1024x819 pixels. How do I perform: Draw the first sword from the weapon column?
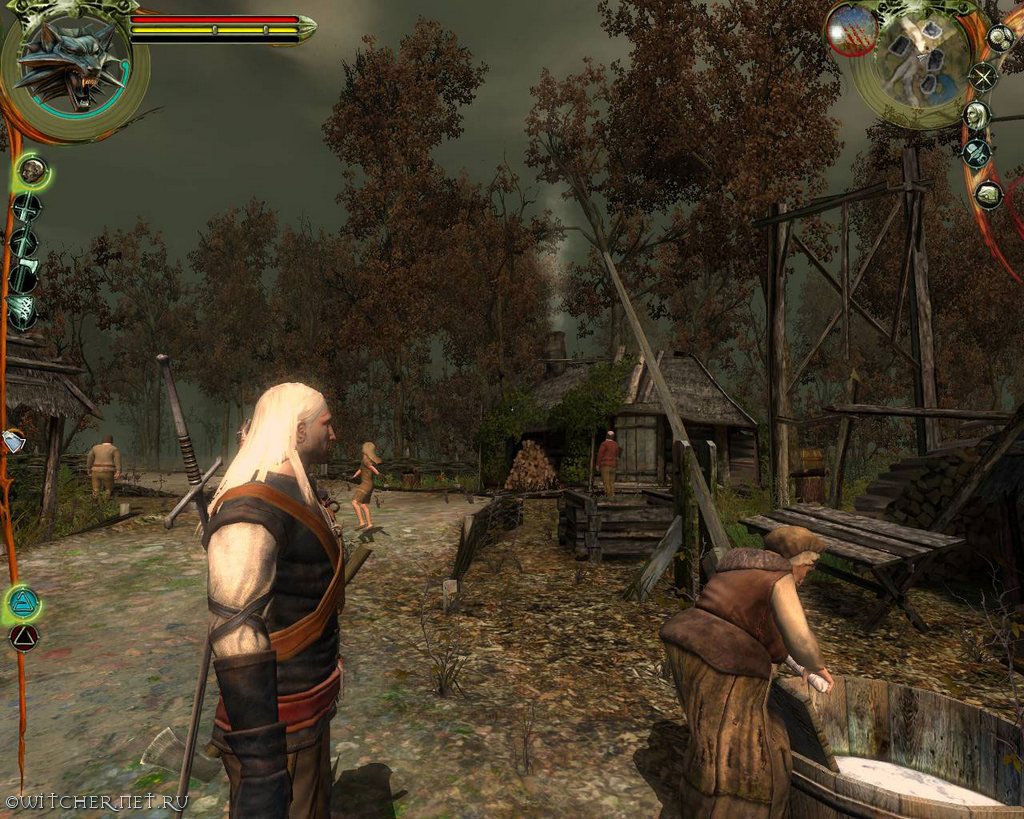(26, 208)
